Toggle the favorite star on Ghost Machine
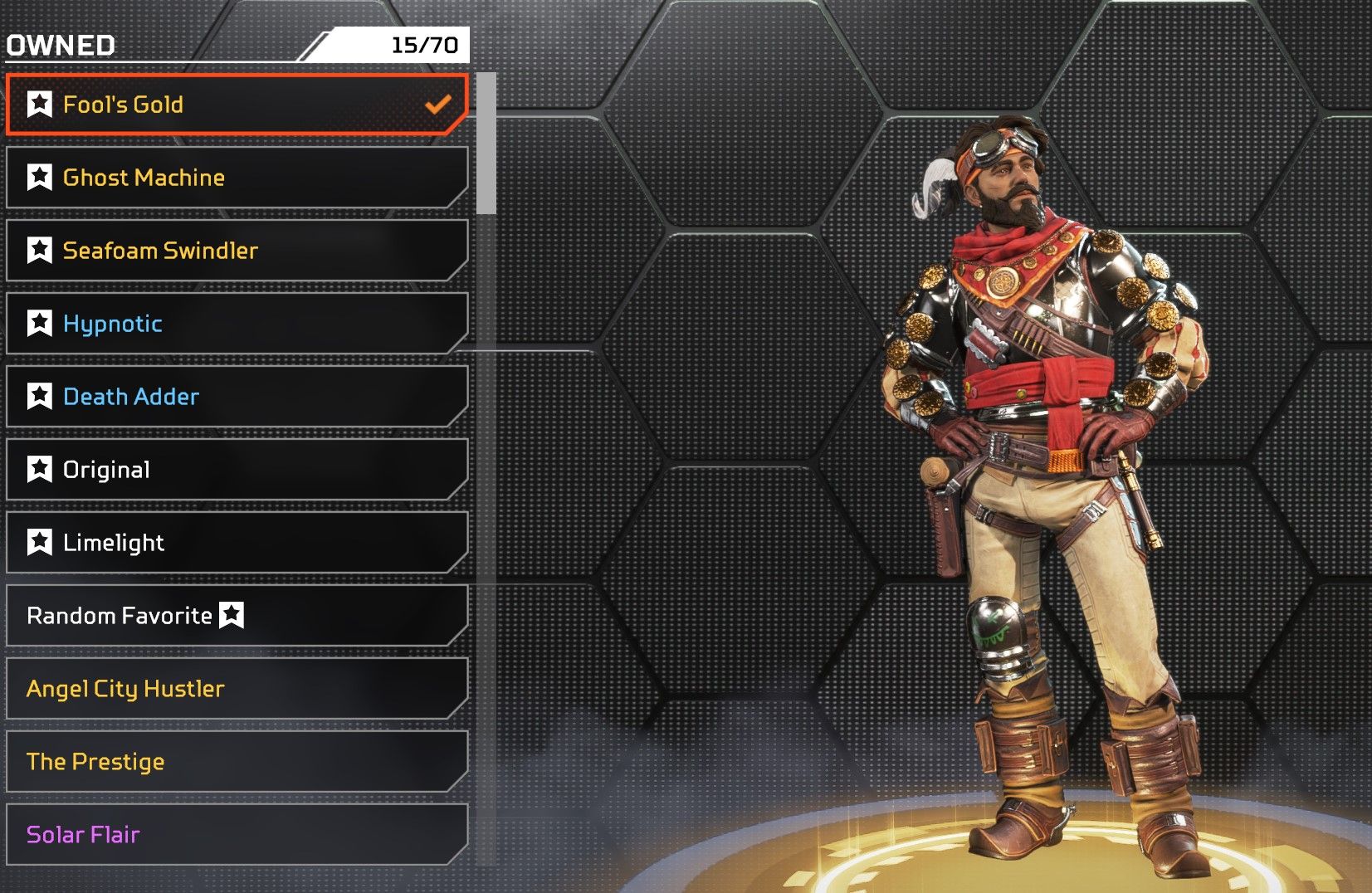This screenshot has width=1372, height=893. (39, 178)
